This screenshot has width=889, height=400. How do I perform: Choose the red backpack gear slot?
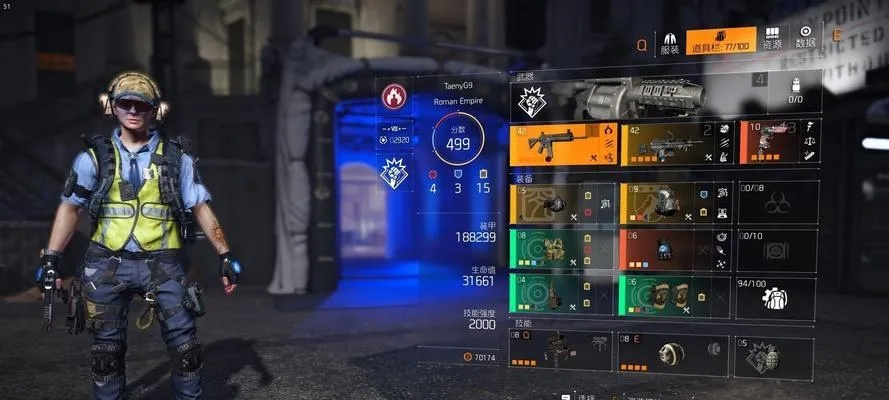676,250
